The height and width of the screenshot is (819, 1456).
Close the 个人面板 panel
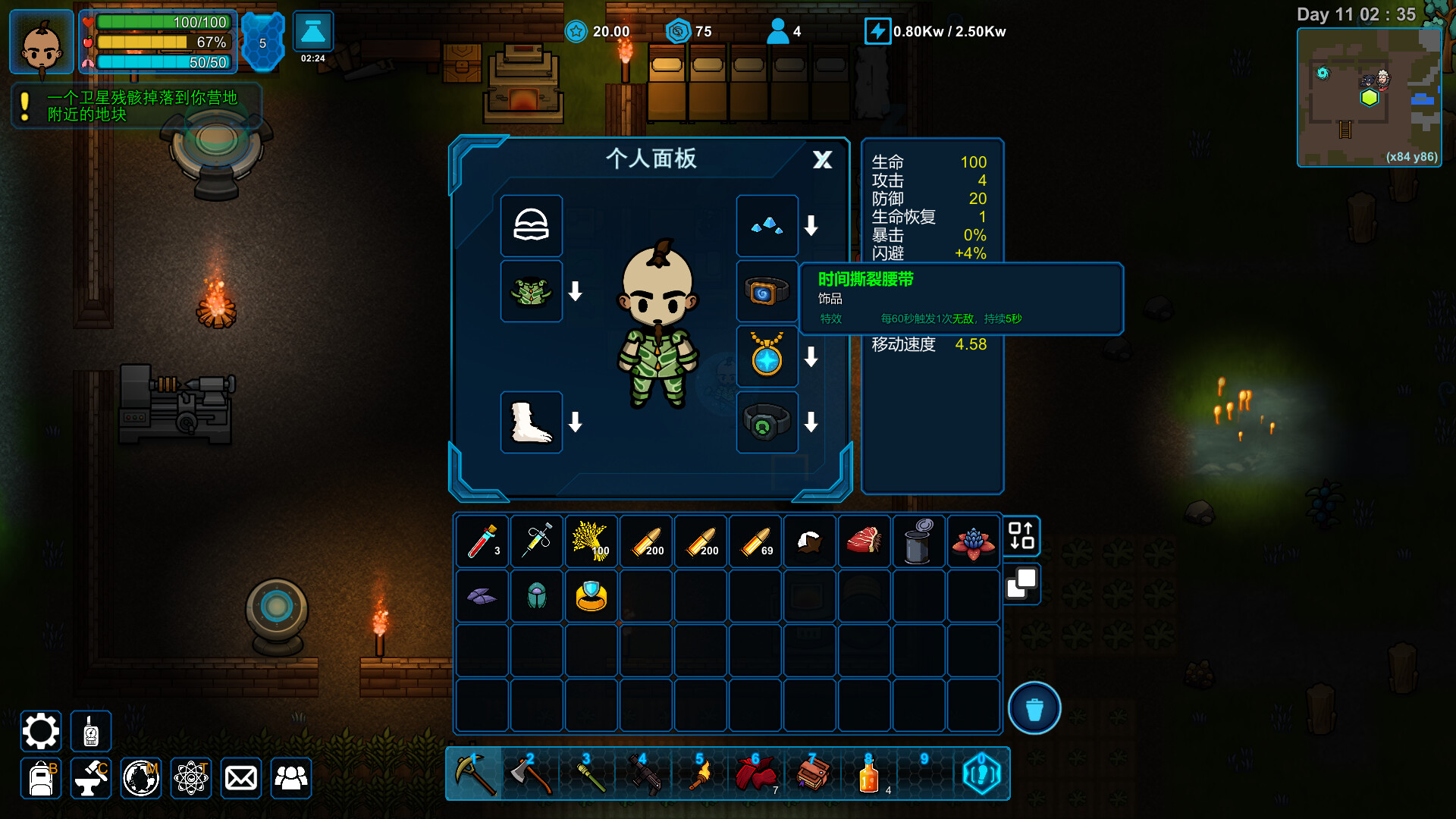point(821,160)
